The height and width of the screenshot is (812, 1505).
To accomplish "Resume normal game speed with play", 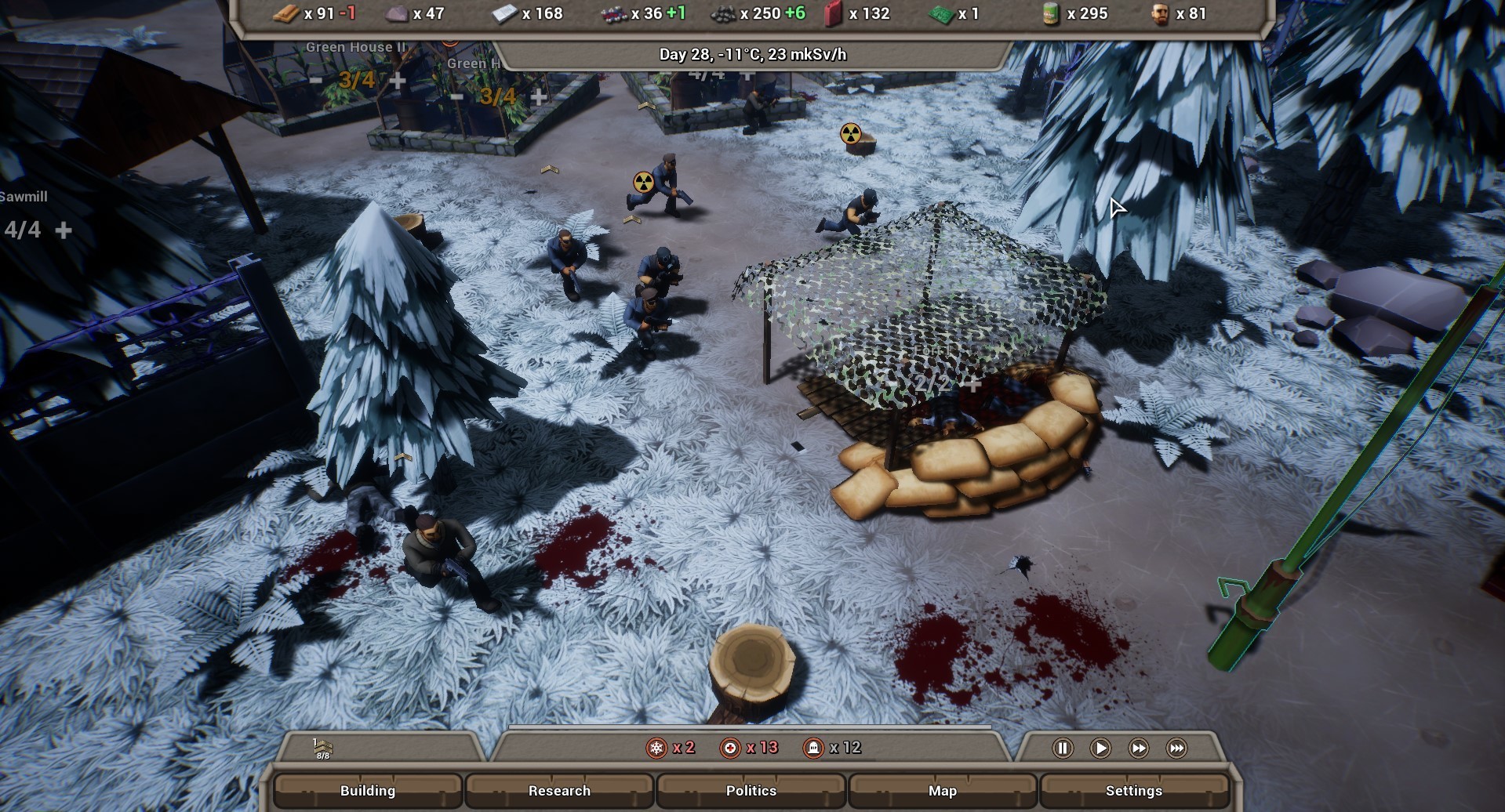I will point(1101,749).
